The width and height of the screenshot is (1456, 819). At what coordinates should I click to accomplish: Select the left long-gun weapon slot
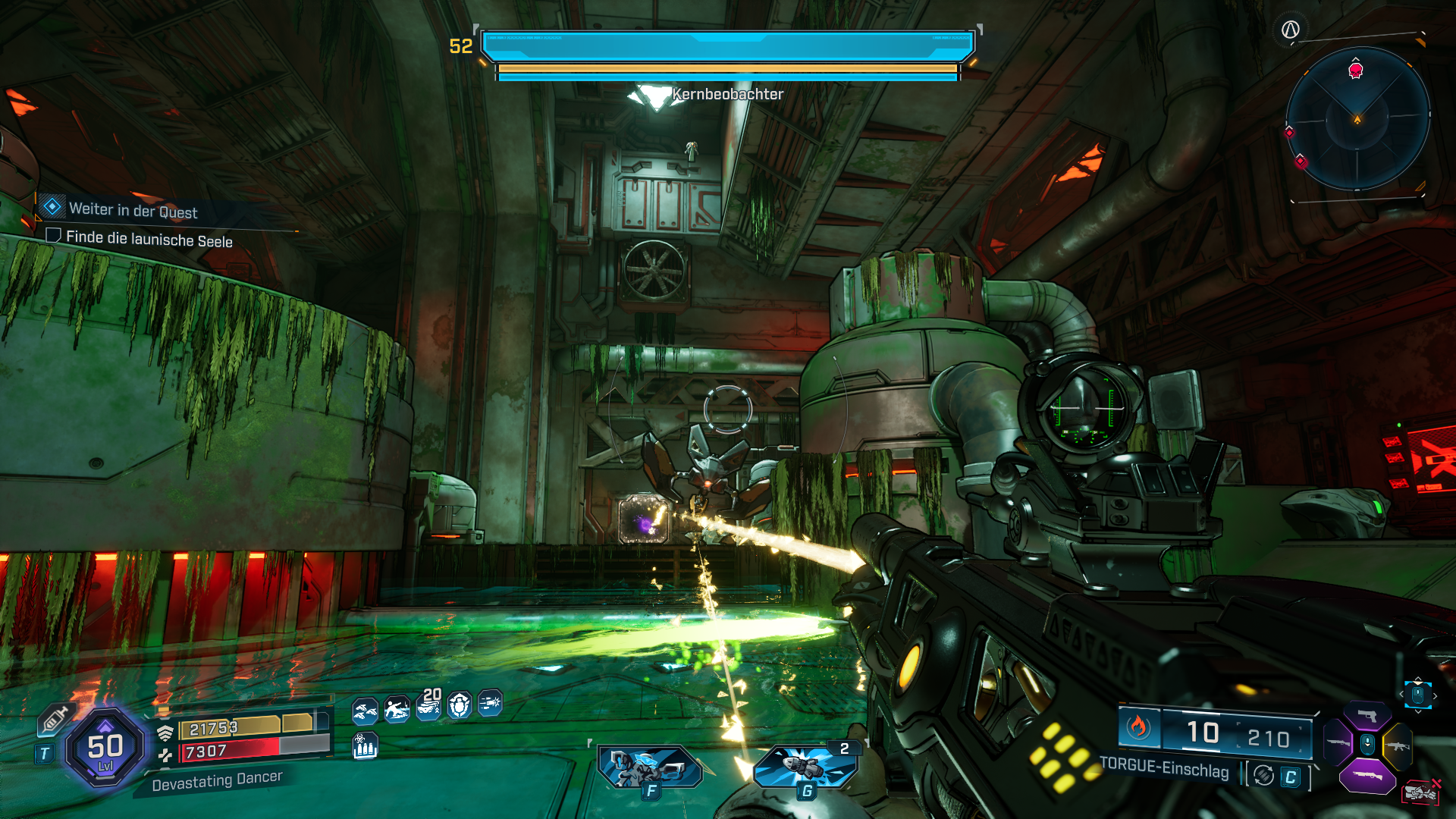click(1338, 743)
